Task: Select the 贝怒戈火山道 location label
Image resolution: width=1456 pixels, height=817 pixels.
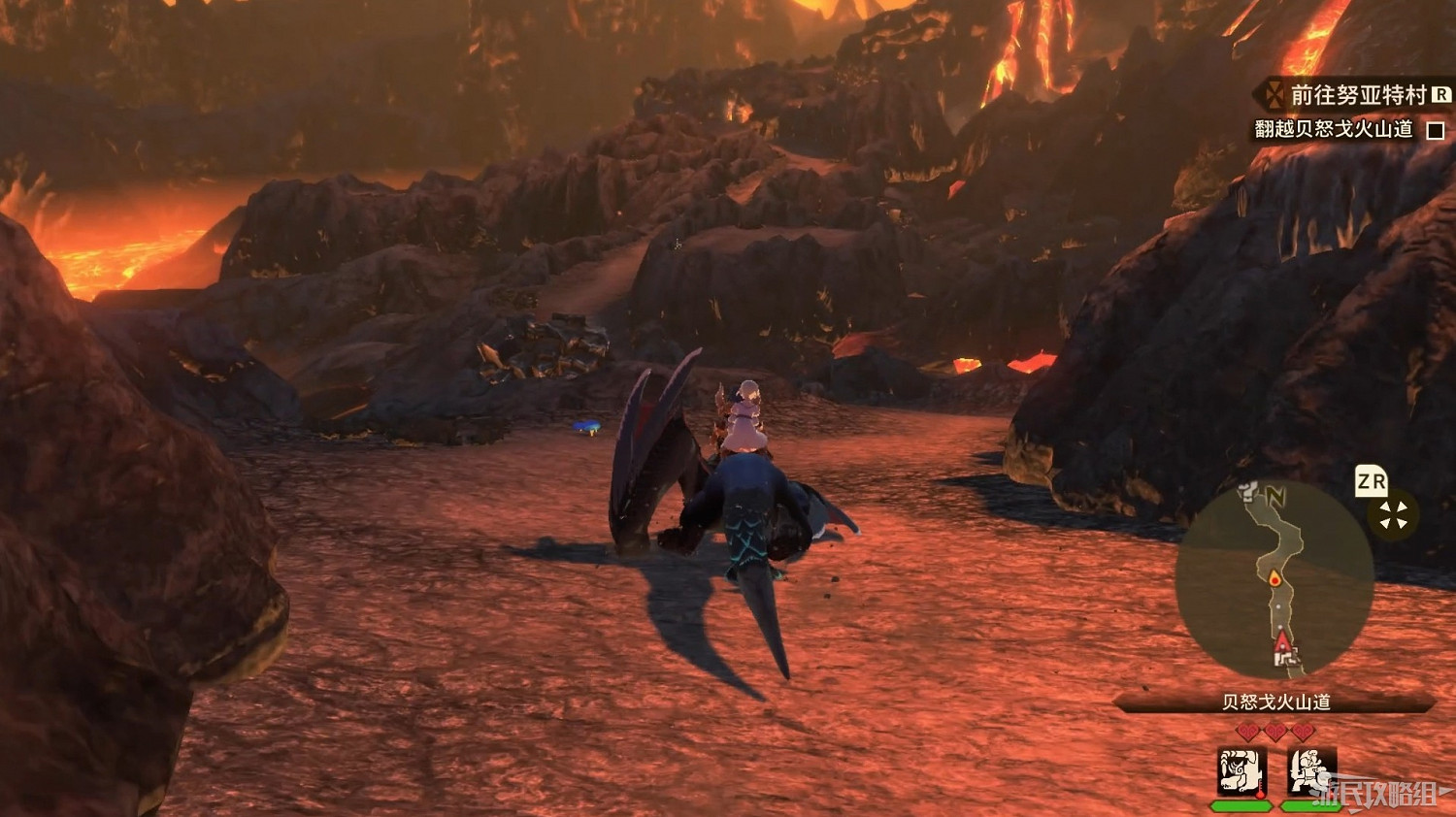Action: [x=1277, y=701]
